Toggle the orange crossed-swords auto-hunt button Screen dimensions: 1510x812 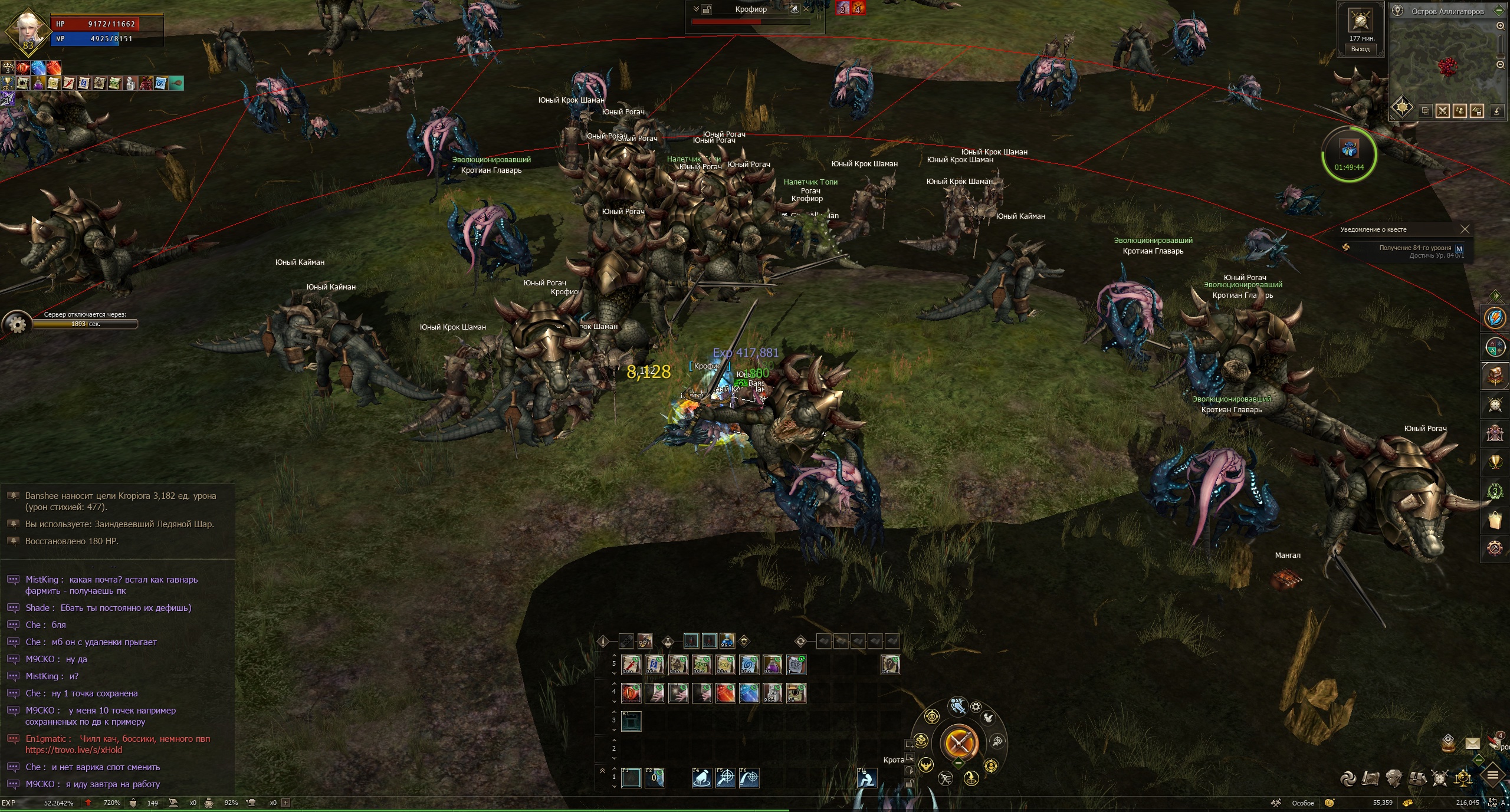tap(958, 743)
